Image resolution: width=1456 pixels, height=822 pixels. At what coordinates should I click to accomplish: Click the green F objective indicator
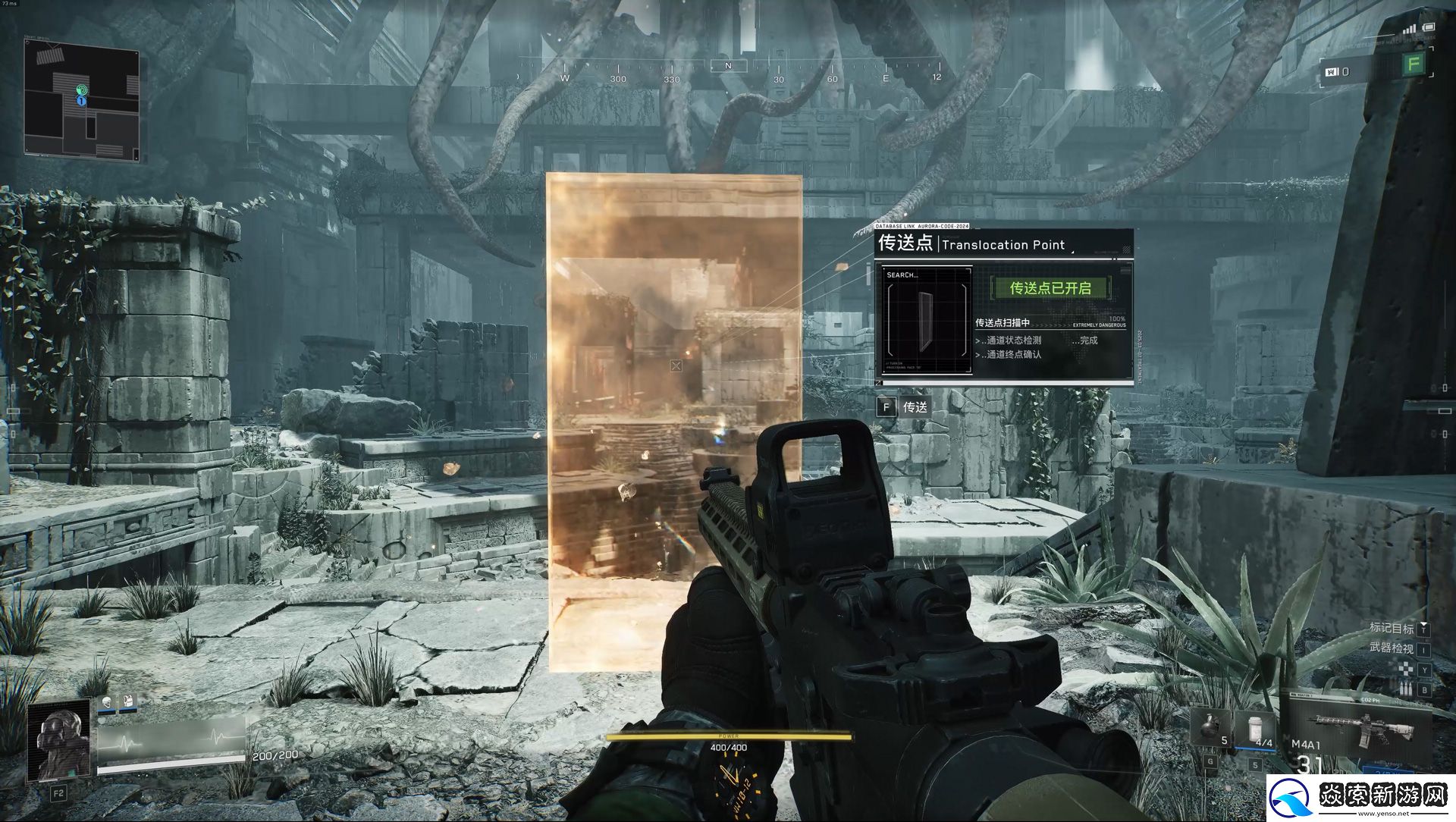(x=1414, y=64)
